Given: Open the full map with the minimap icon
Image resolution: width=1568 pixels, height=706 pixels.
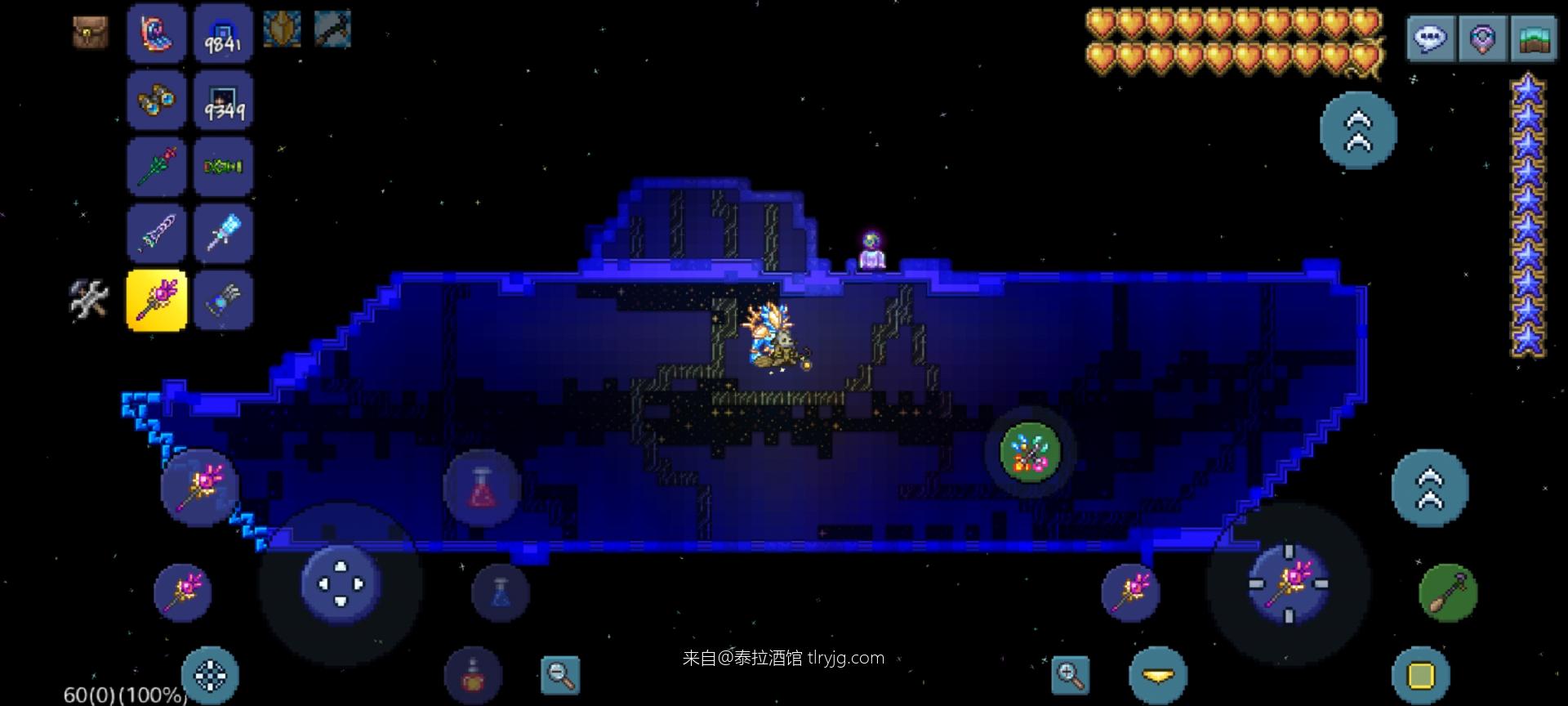Looking at the screenshot, I should click(1534, 37).
